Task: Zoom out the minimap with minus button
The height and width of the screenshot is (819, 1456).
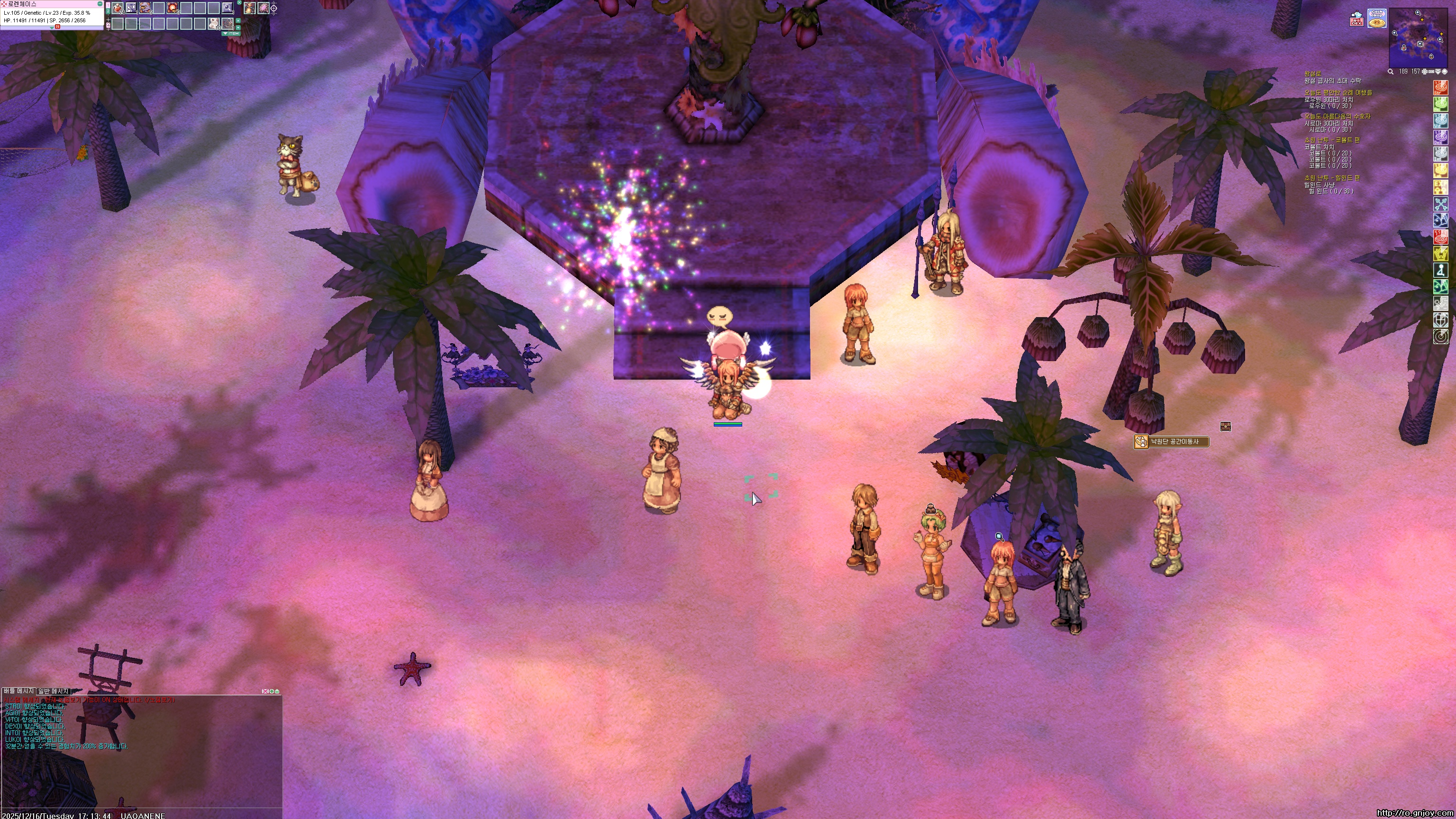Action: pos(1431,72)
